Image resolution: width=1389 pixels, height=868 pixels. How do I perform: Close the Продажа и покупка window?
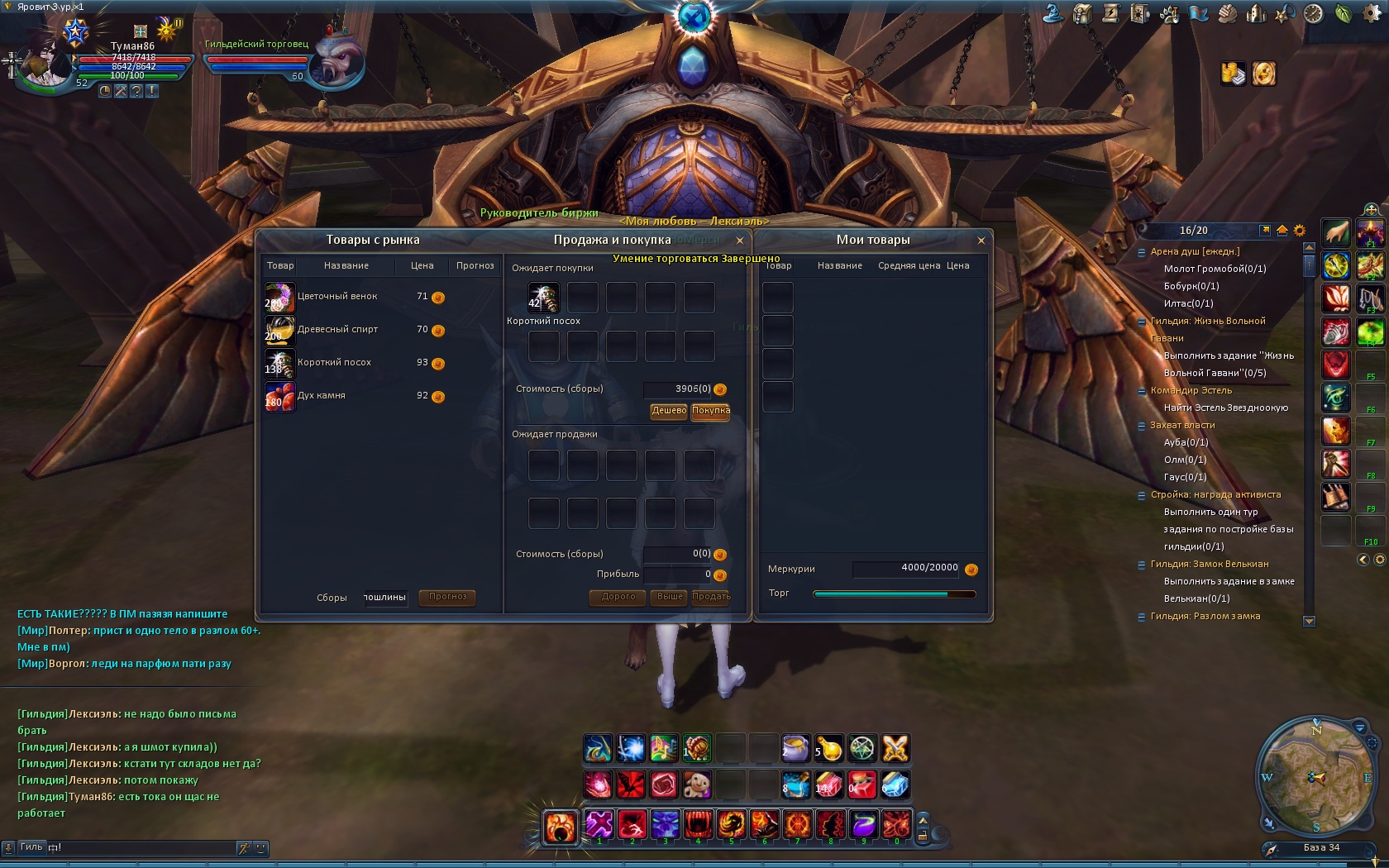[x=740, y=241]
